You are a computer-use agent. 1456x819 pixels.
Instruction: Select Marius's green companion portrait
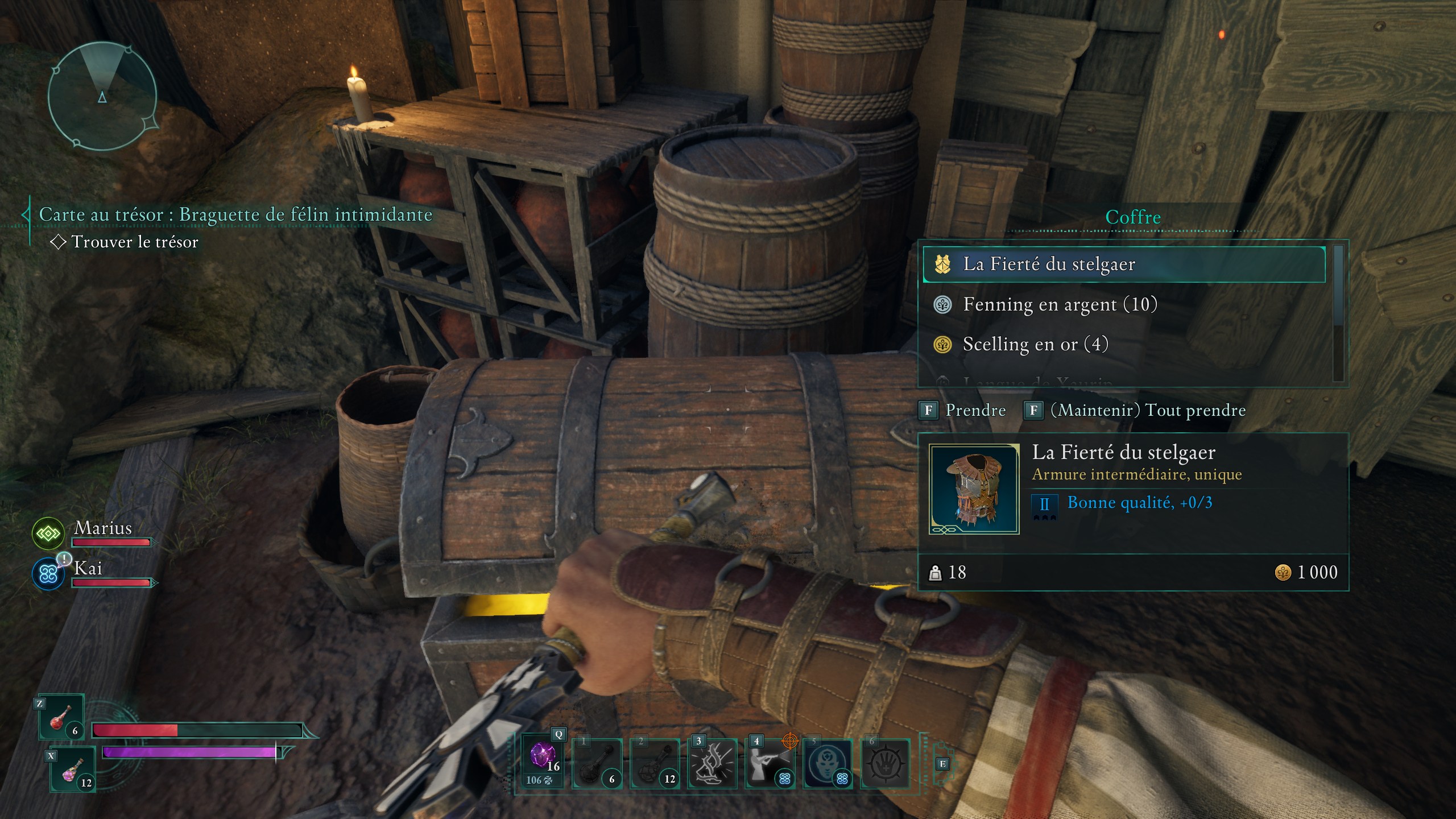click(48, 533)
